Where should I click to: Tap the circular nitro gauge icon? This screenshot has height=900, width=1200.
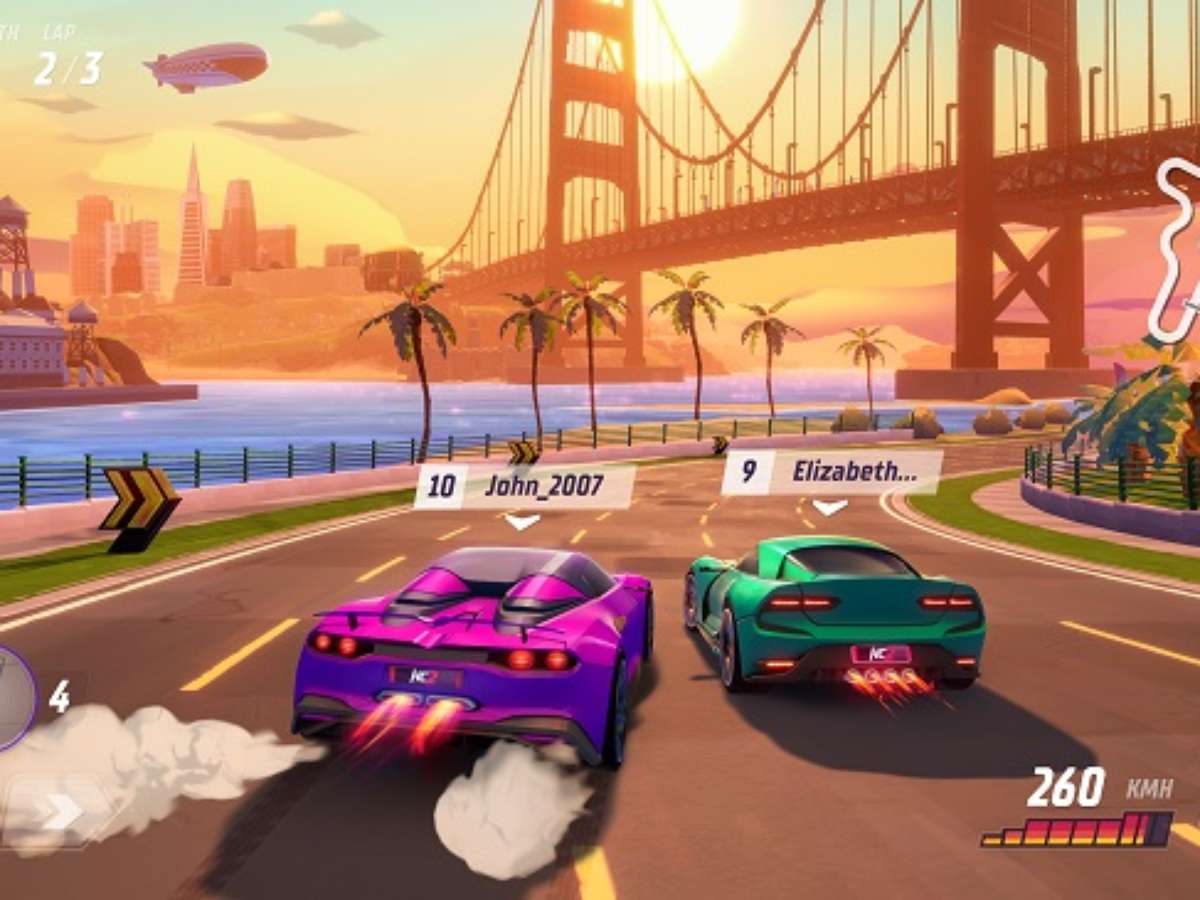click(12, 697)
